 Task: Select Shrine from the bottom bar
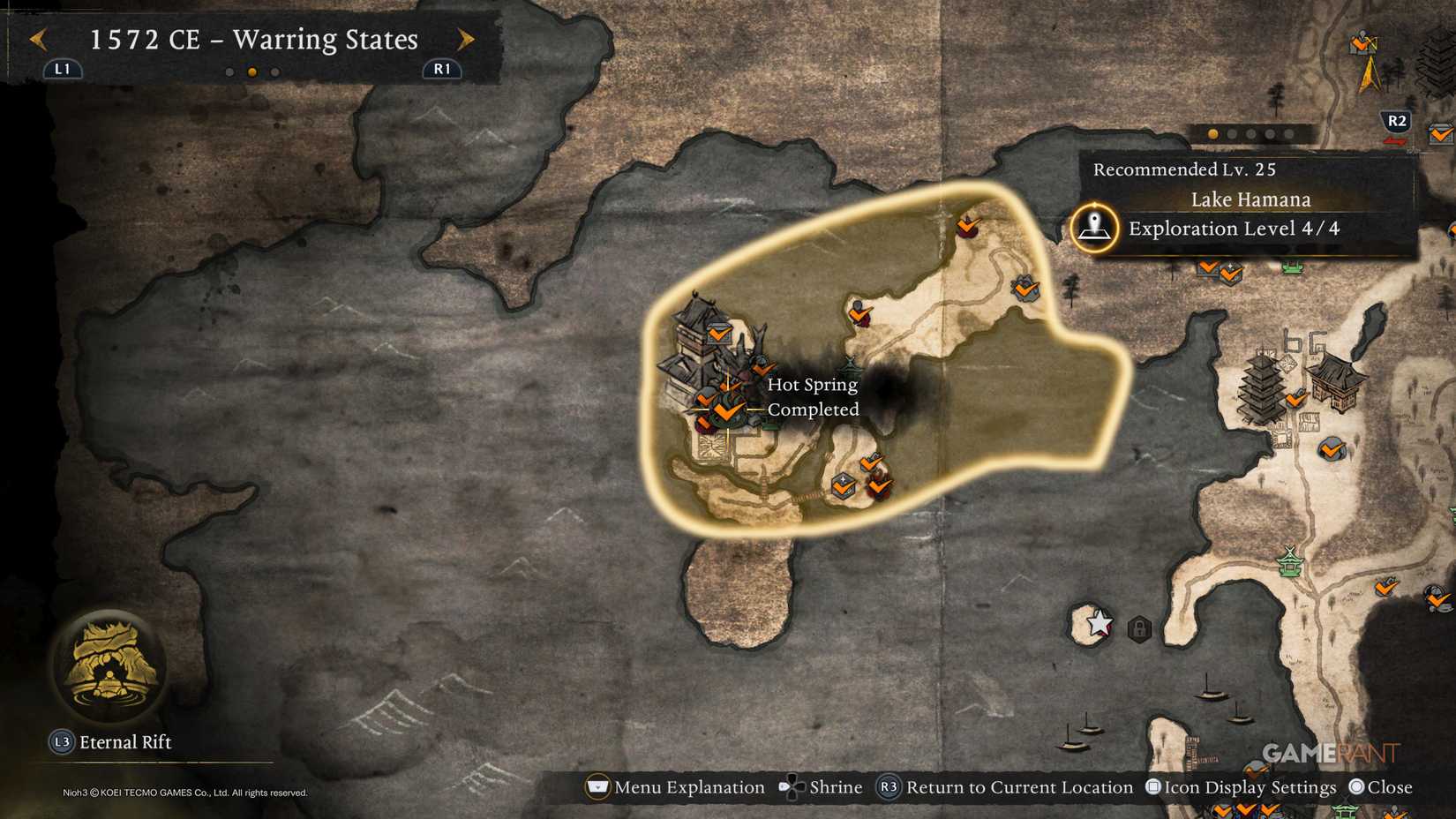click(x=836, y=786)
